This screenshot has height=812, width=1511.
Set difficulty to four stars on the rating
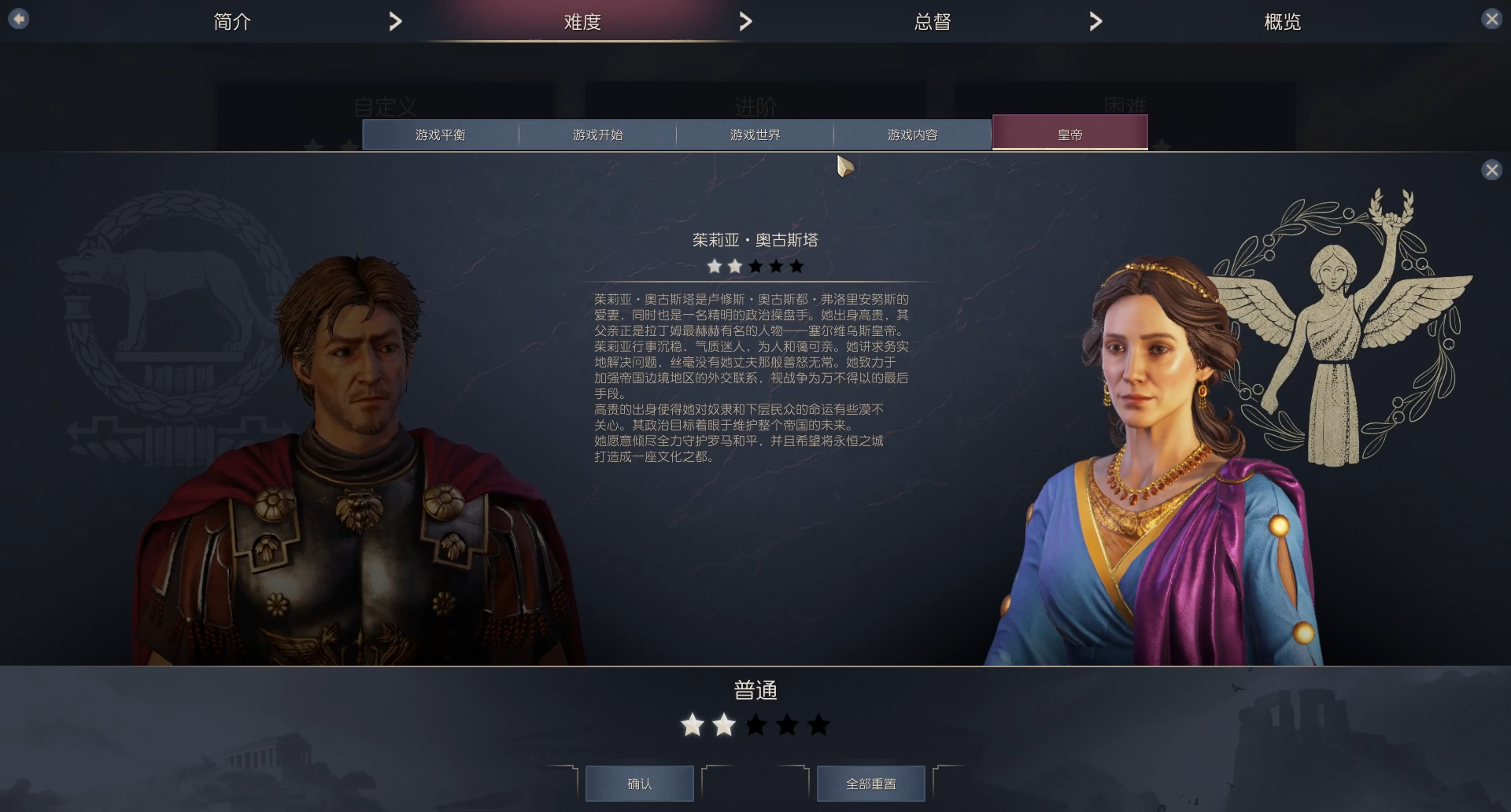(787, 725)
